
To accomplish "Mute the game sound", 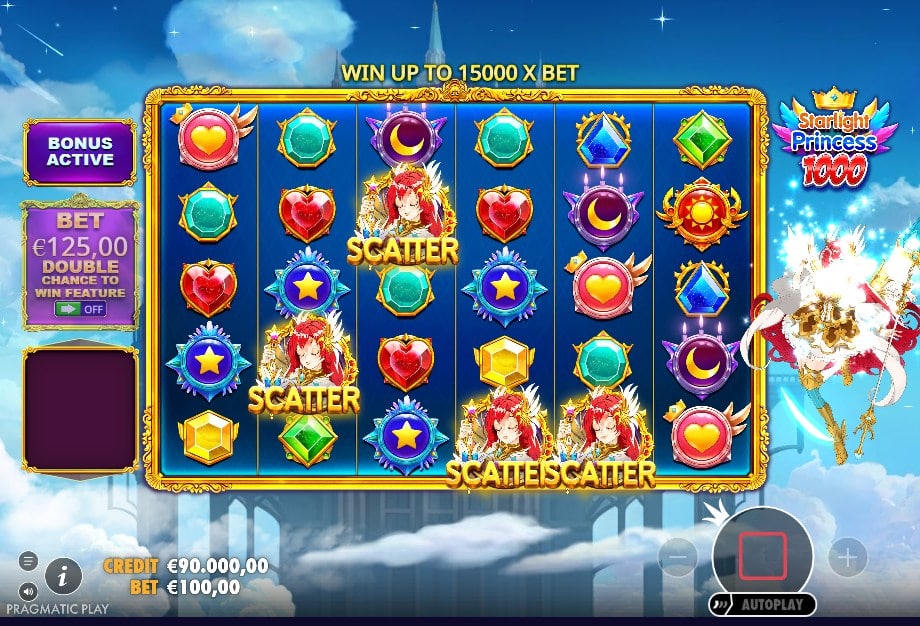I will (28, 590).
